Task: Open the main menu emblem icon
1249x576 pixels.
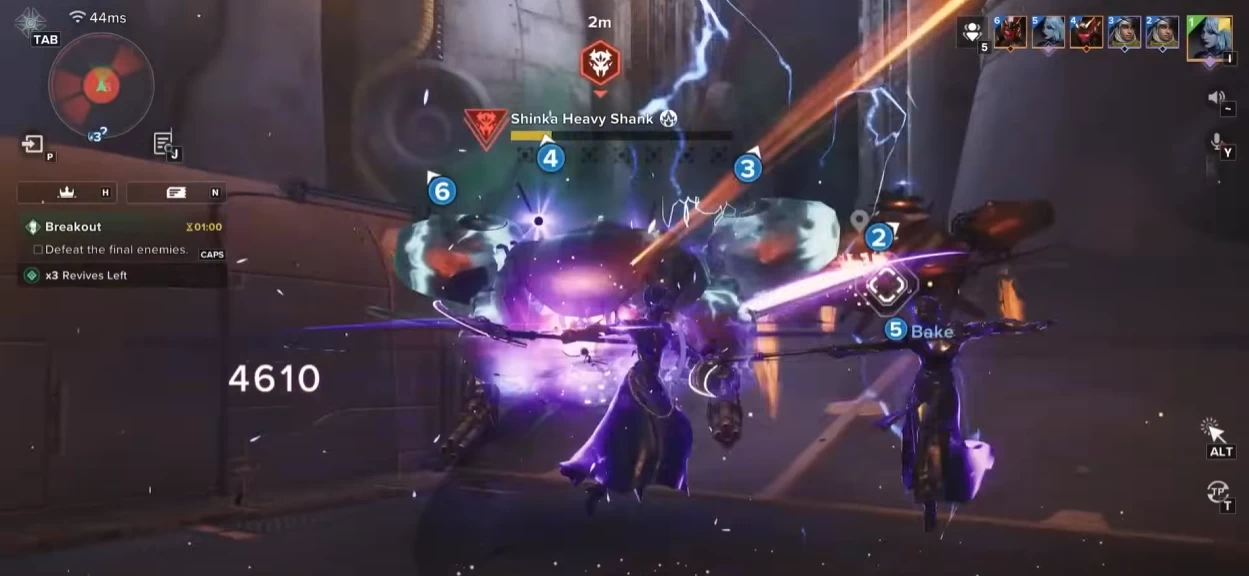Action: [x=31, y=20]
